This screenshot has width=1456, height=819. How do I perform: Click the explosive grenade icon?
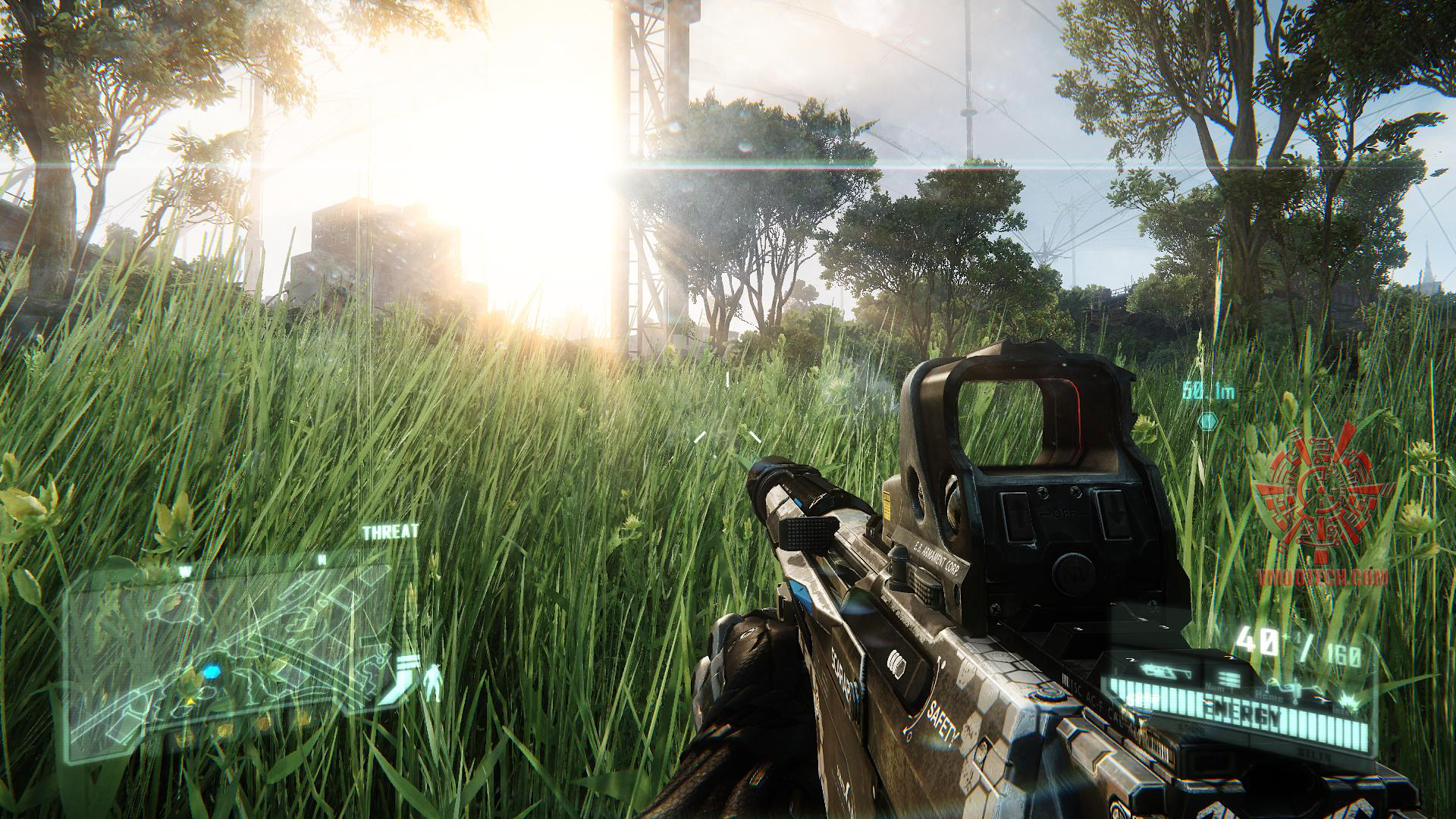(x=1348, y=698)
